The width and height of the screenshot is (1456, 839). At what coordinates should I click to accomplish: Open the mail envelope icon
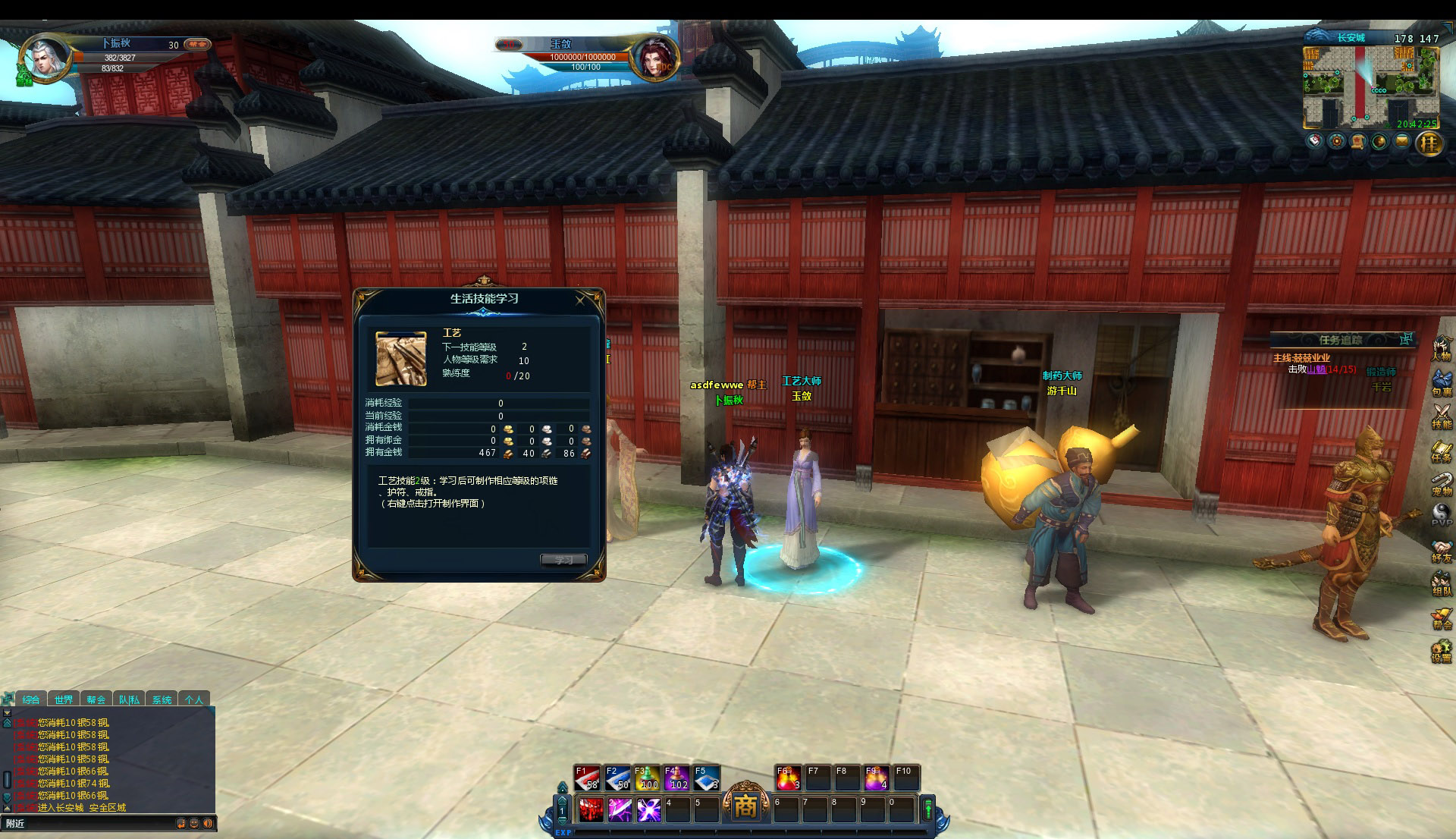pos(1401,142)
